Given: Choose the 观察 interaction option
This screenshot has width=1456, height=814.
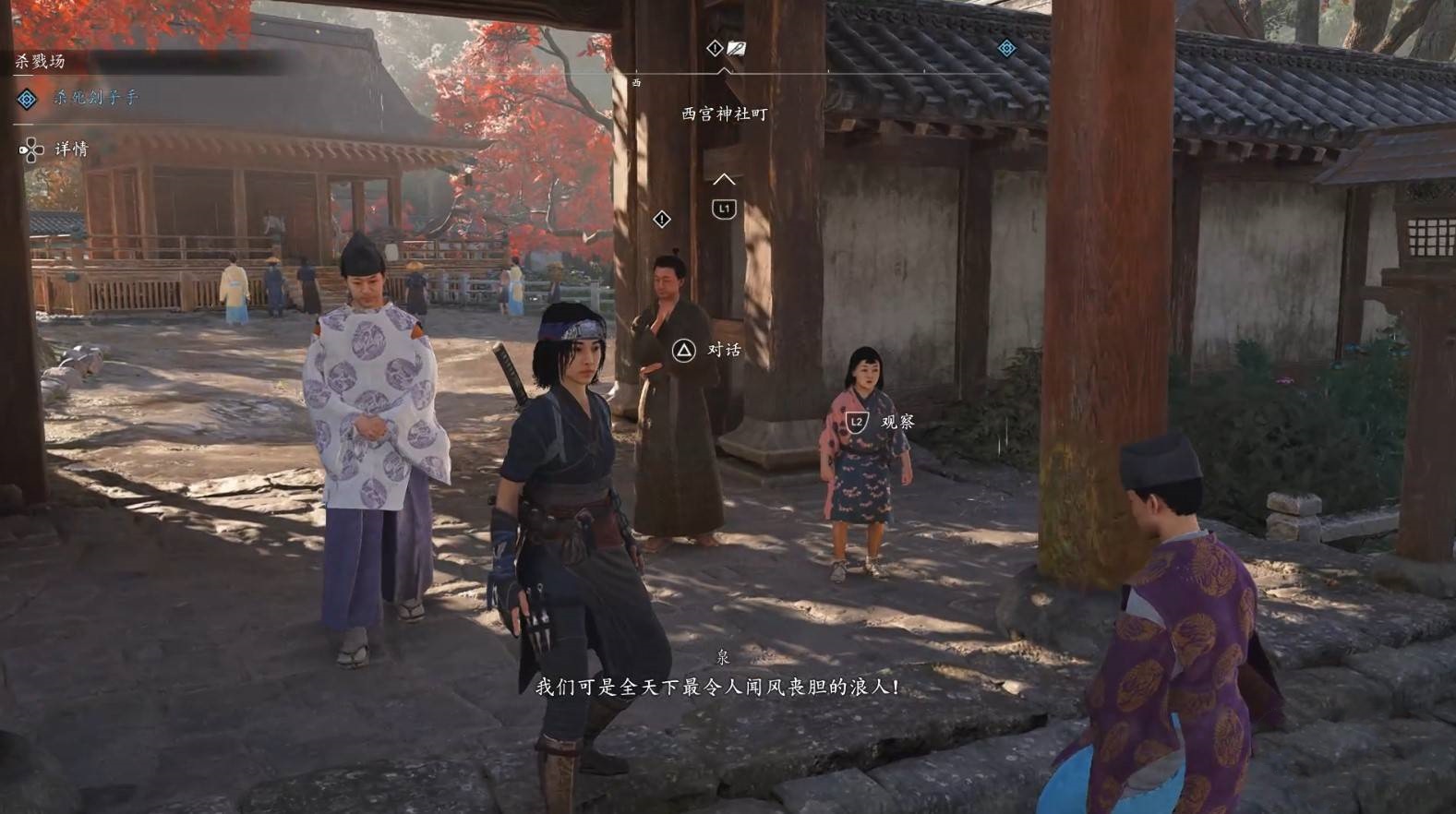Looking at the screenshot, I should click(896, 422).
